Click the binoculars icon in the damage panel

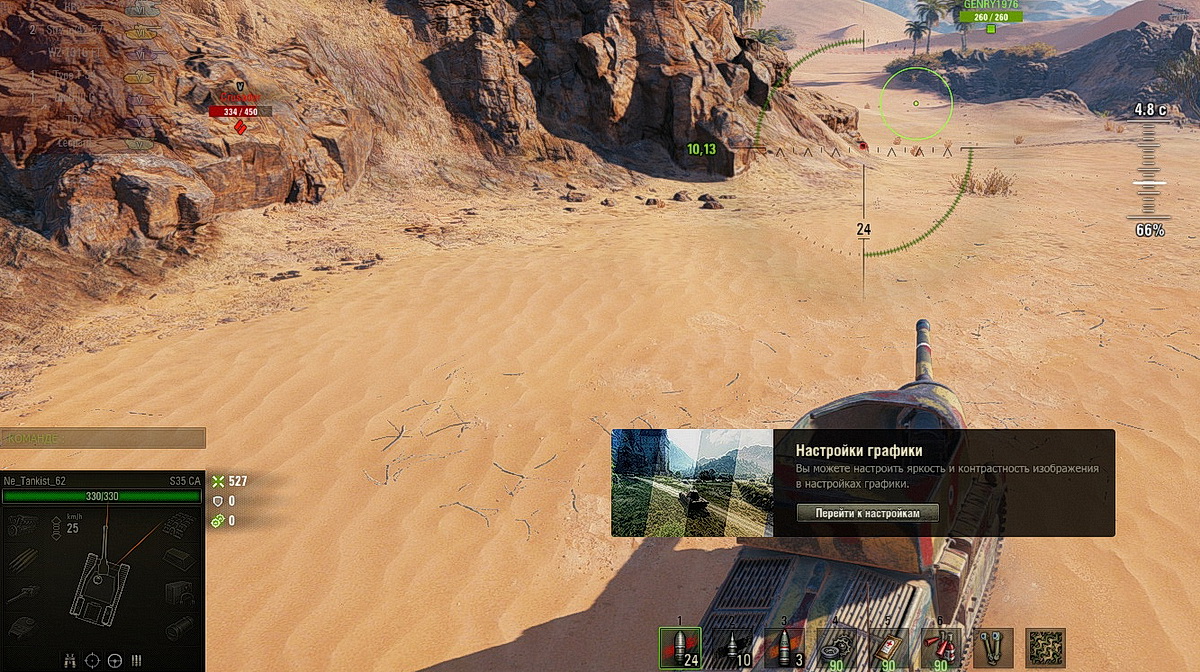70,660
